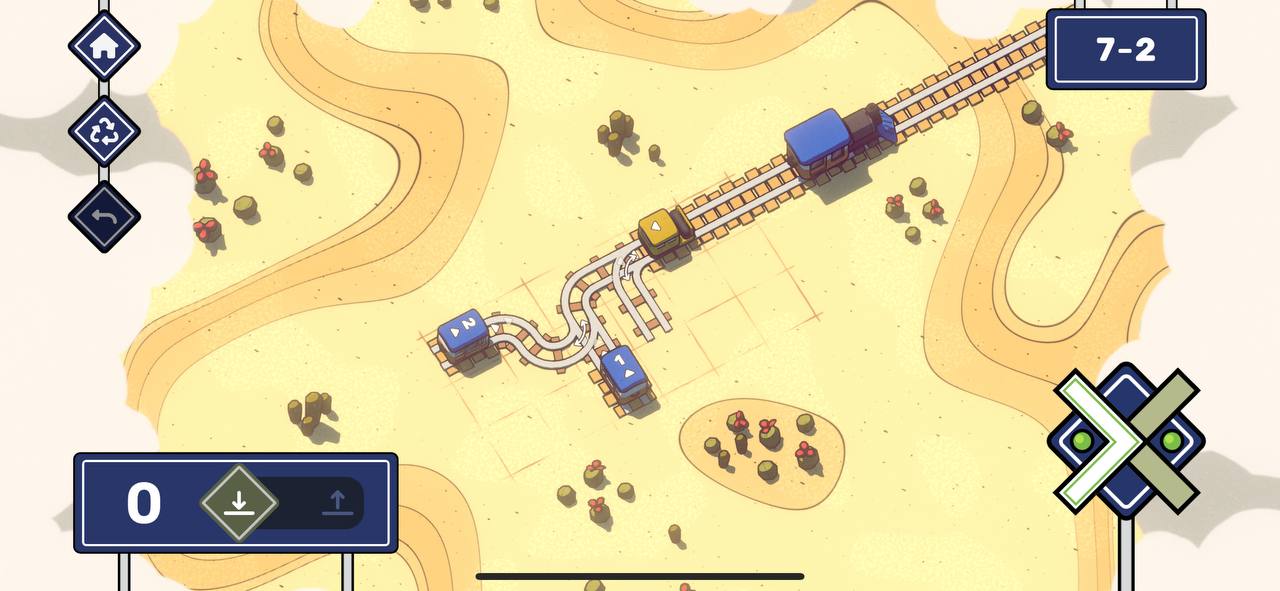Switch to the faded up-arrow mode
Screen dimensions: 1280x591
[337, 503]
